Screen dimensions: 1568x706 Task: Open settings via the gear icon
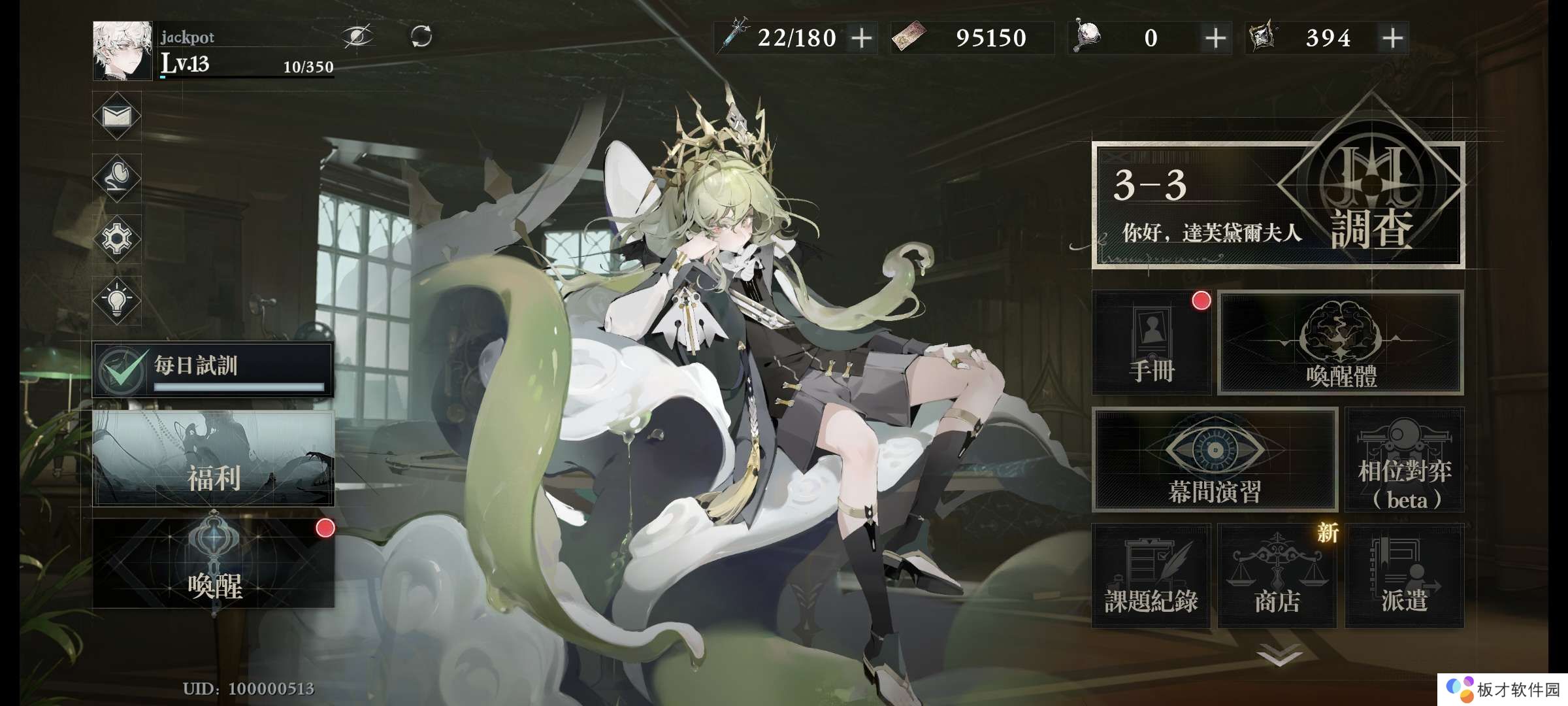tap(117, 239)
